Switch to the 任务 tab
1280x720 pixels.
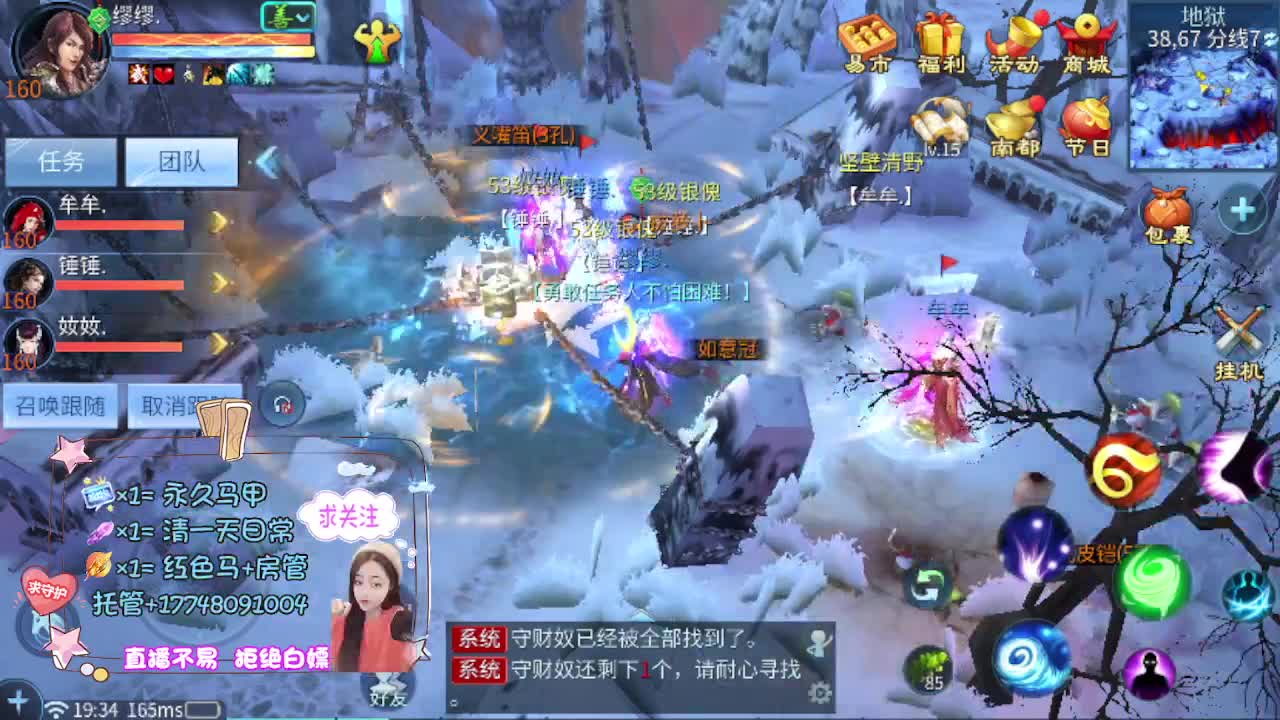60,160
